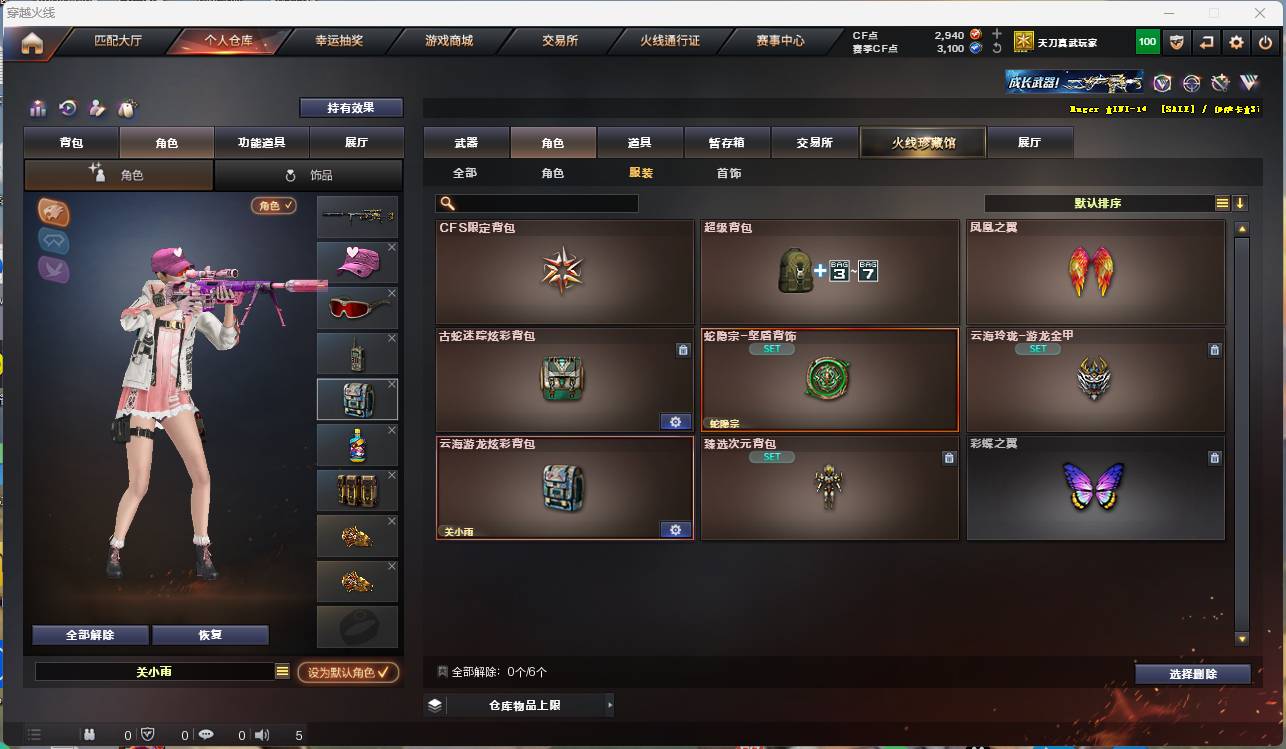Click the power off icon at top right

1266,42
